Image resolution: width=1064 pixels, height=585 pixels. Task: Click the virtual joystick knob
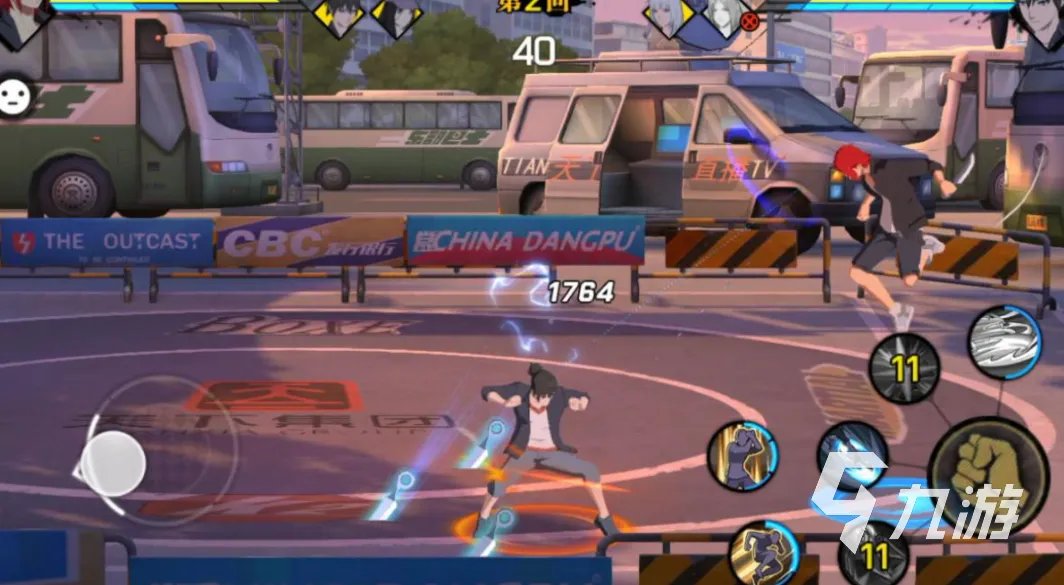(113, 463)
